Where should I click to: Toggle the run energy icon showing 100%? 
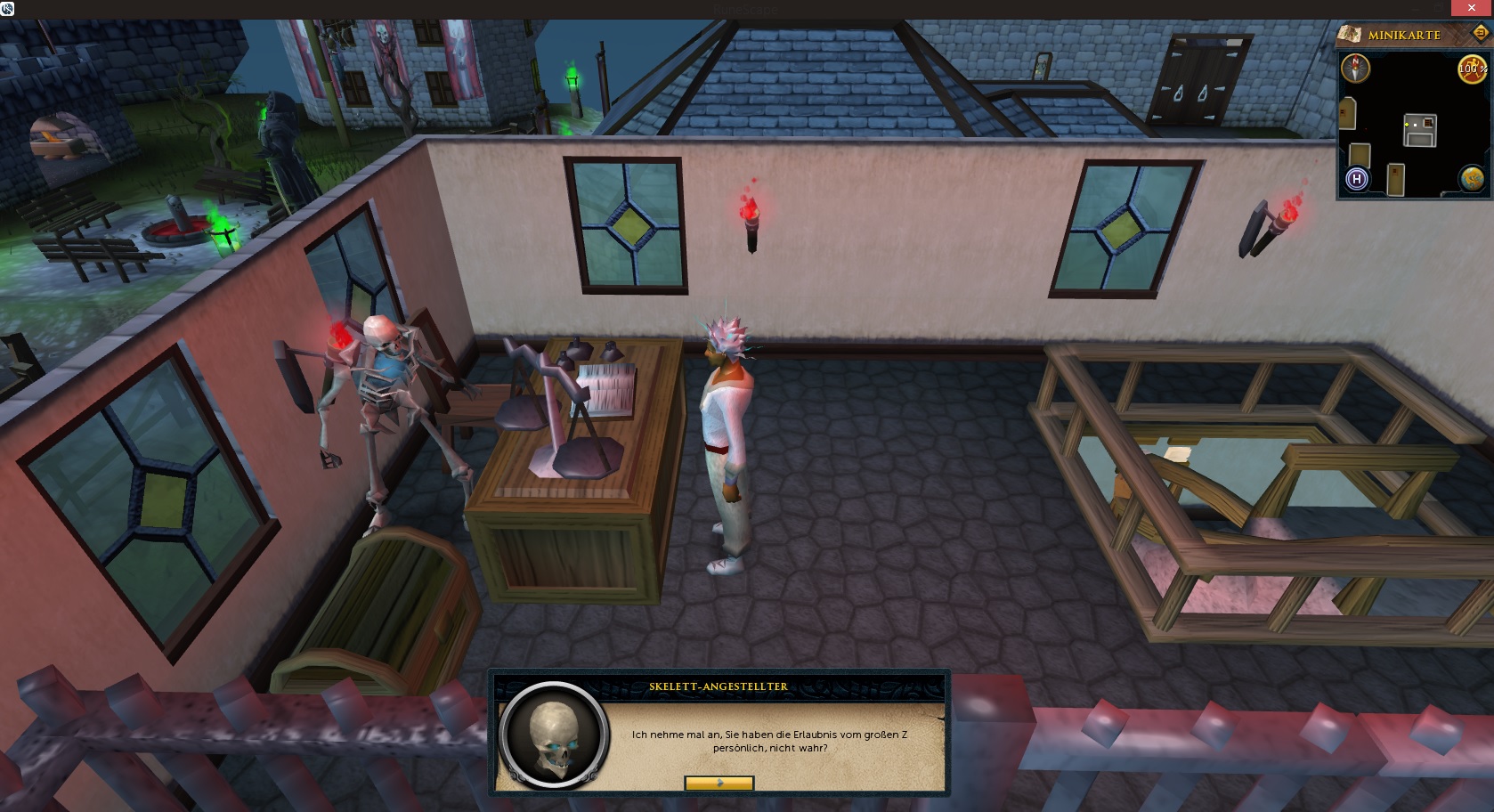coord(1471,69)
